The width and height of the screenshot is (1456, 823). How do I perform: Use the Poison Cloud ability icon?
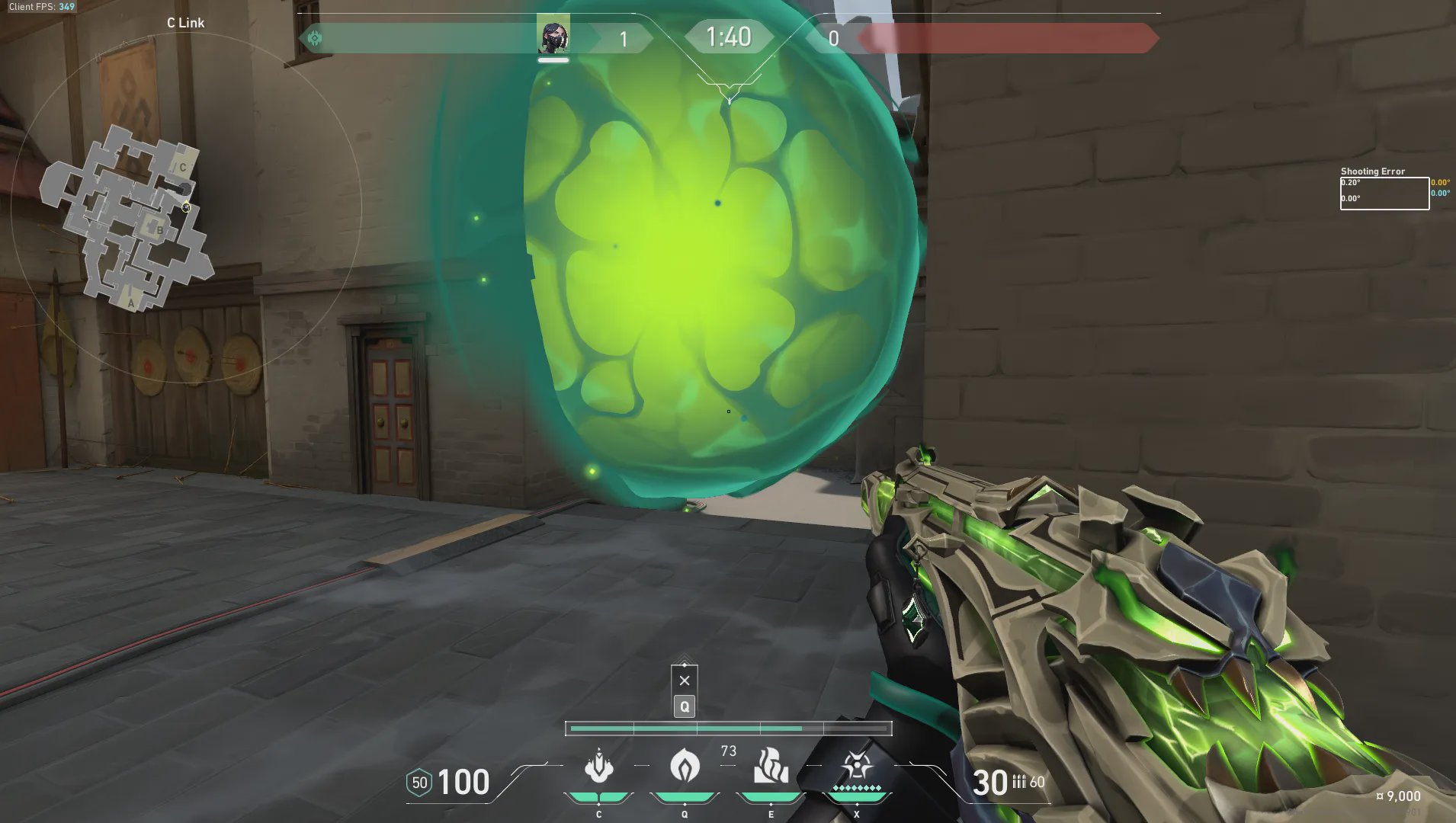click(685, 767)
